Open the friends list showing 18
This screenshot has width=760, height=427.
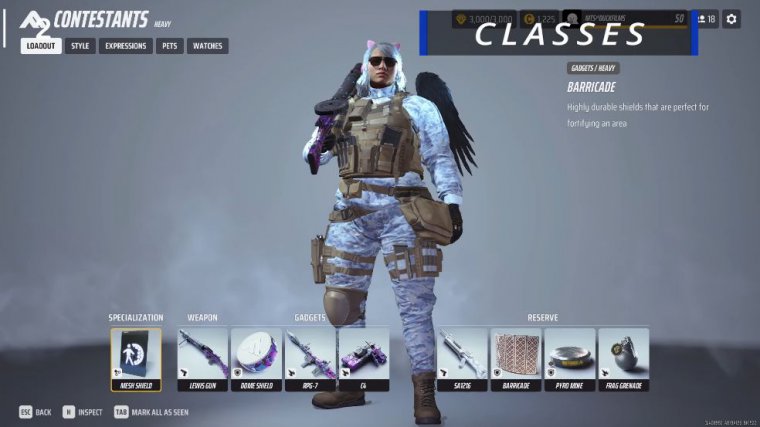[706, 19]
